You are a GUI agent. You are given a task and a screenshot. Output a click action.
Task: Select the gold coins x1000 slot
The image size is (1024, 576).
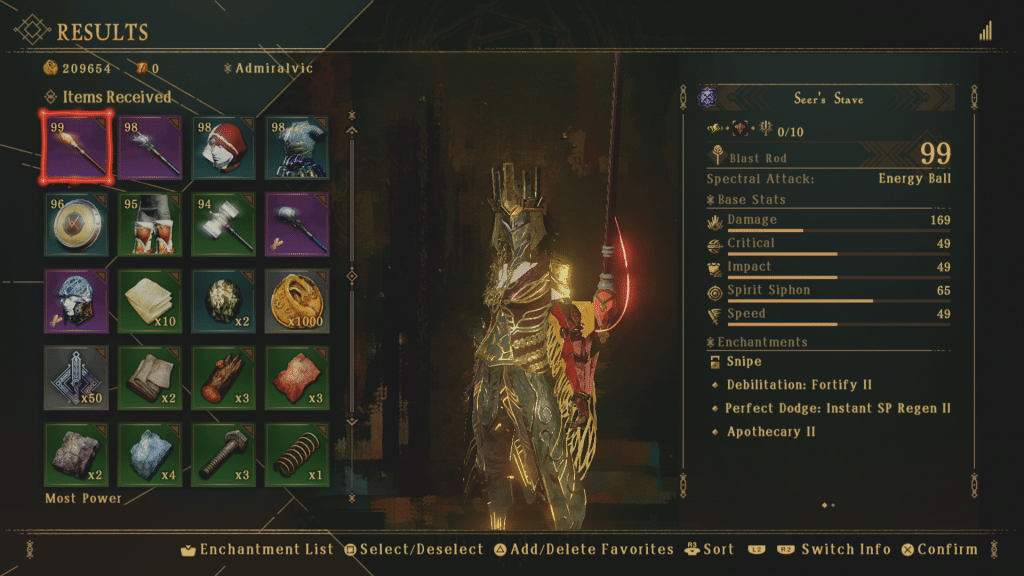[x=297, y=300]
